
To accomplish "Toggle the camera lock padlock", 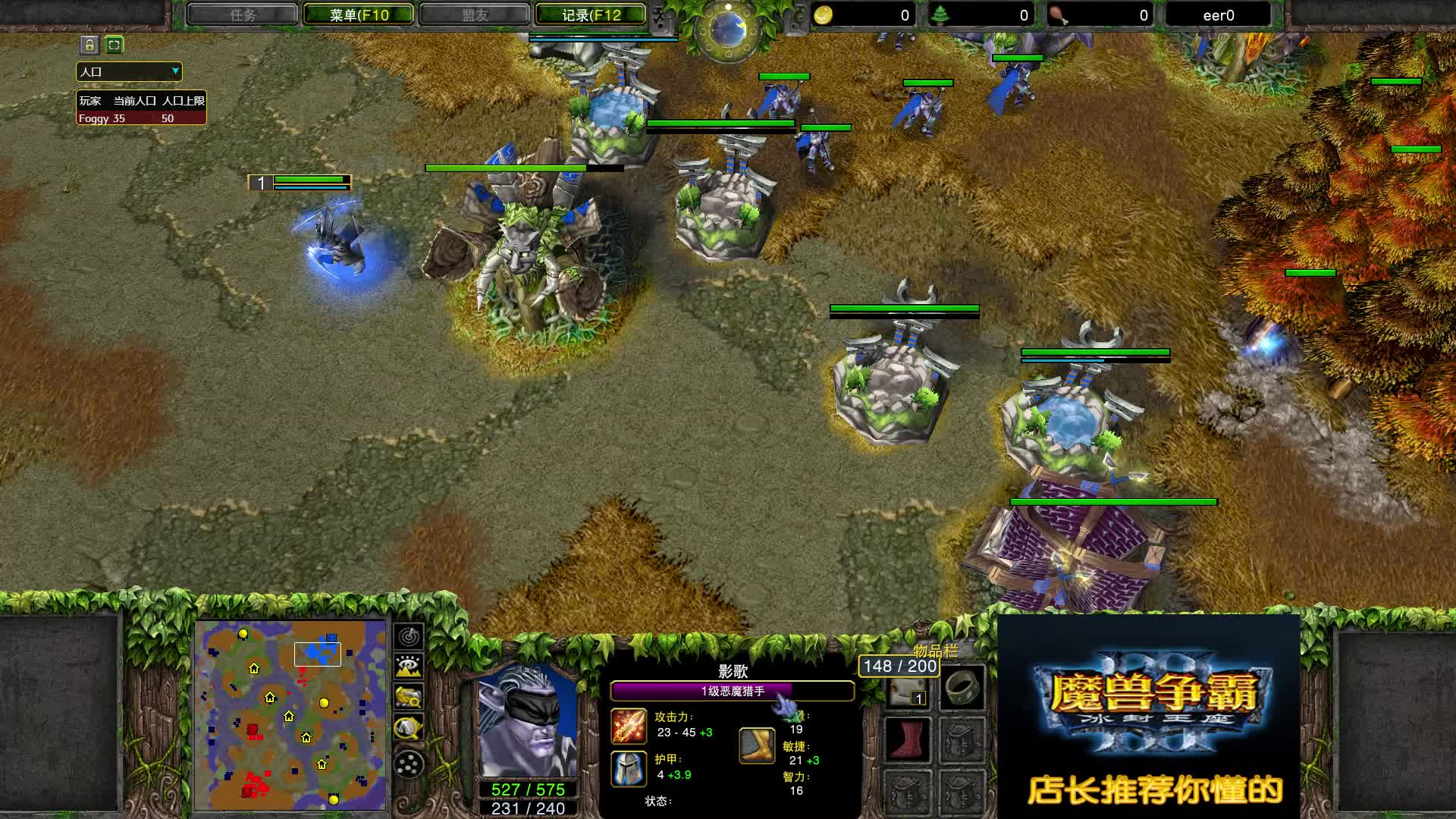I will [x=89, y=45].
